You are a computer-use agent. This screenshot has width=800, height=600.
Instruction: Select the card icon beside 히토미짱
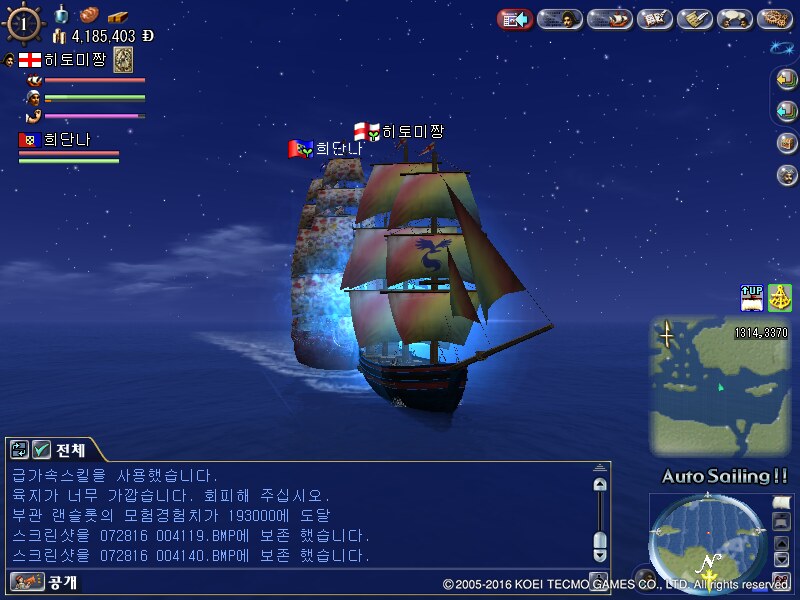[x=123, y=59]
